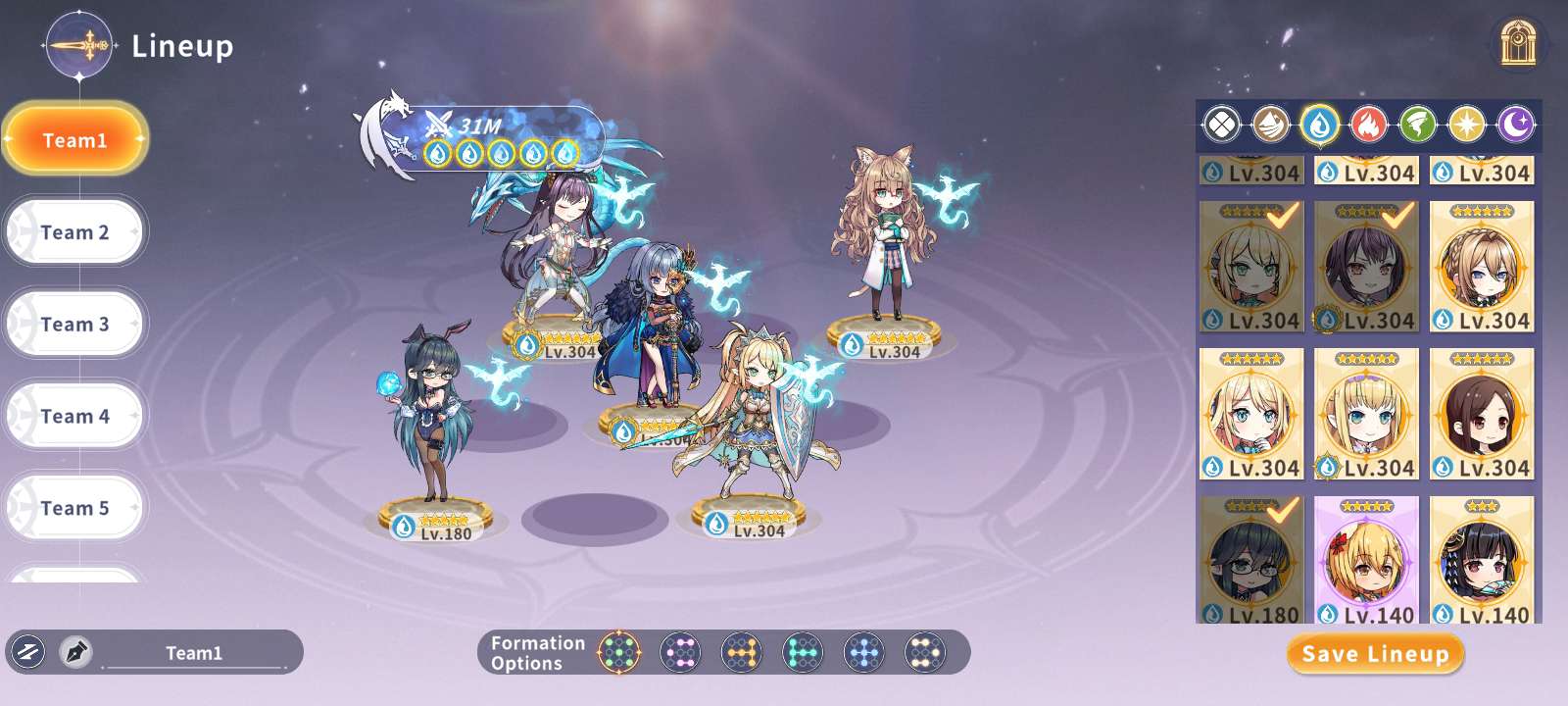Select the Team1 lineup tab
The image size is (1568, 706).
coord(74,140)
